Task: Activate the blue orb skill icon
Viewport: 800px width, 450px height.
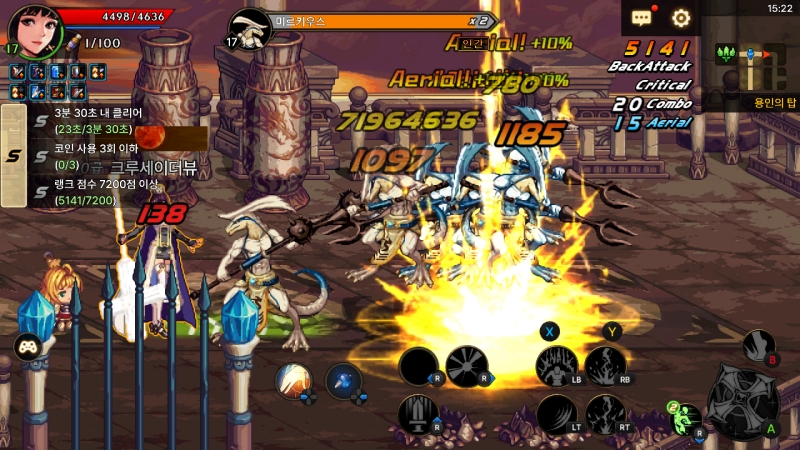Action: point(343,380)
